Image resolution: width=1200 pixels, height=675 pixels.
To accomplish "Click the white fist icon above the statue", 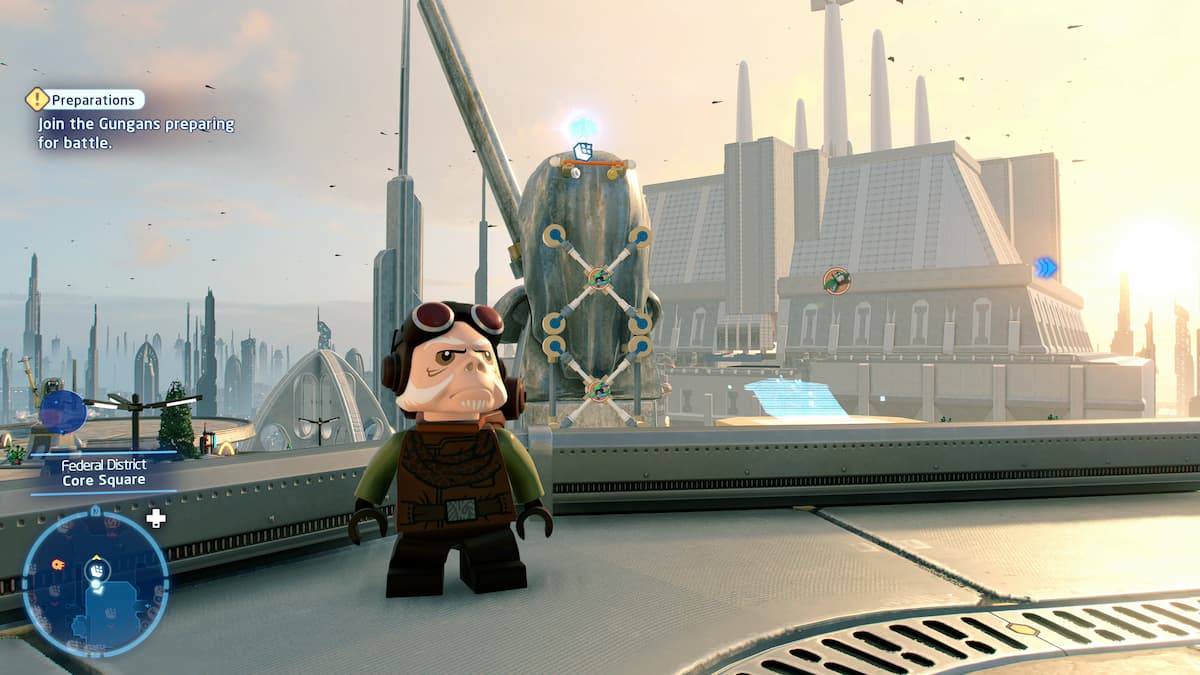I will pos(583,152).
